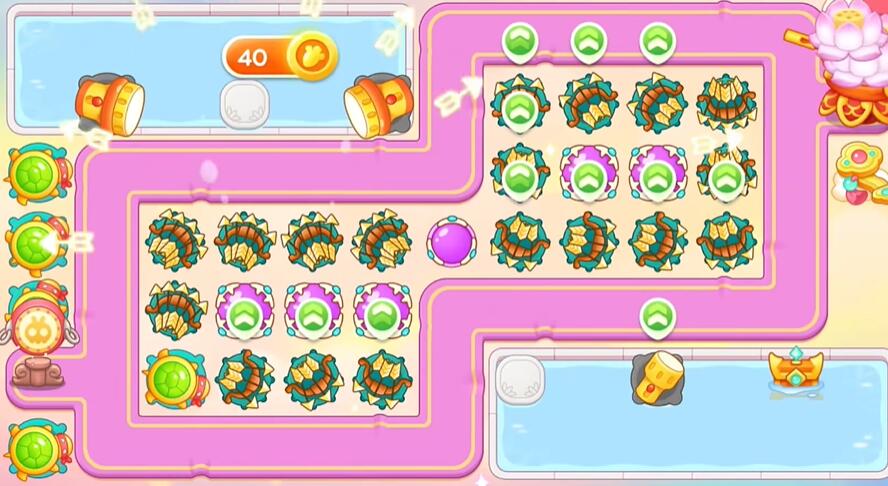
Task: Tap the upgrade arrow above the golden hammer
Action: (656, 318)
